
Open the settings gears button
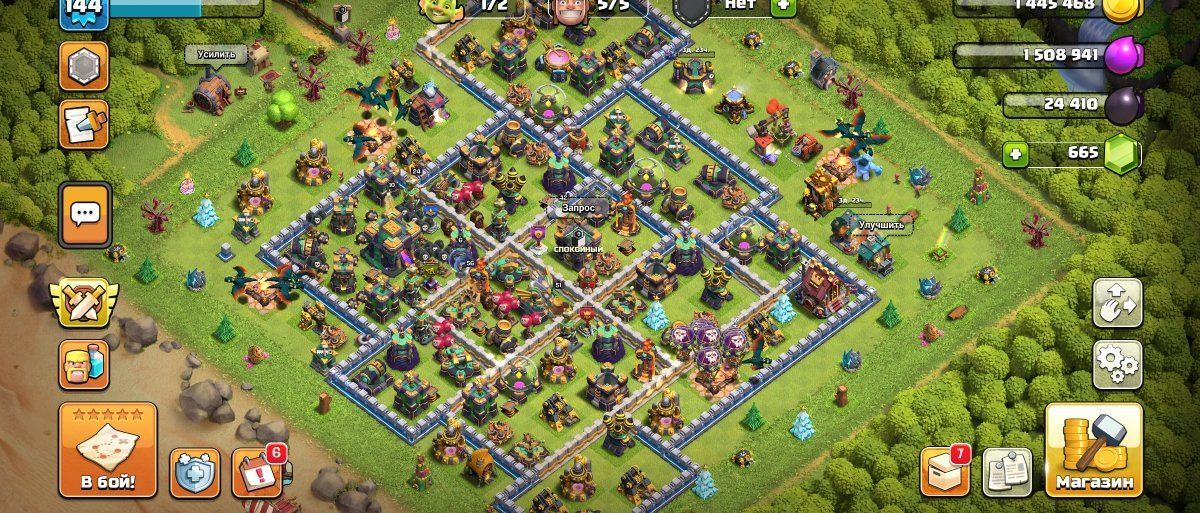tap(1117, 364)
